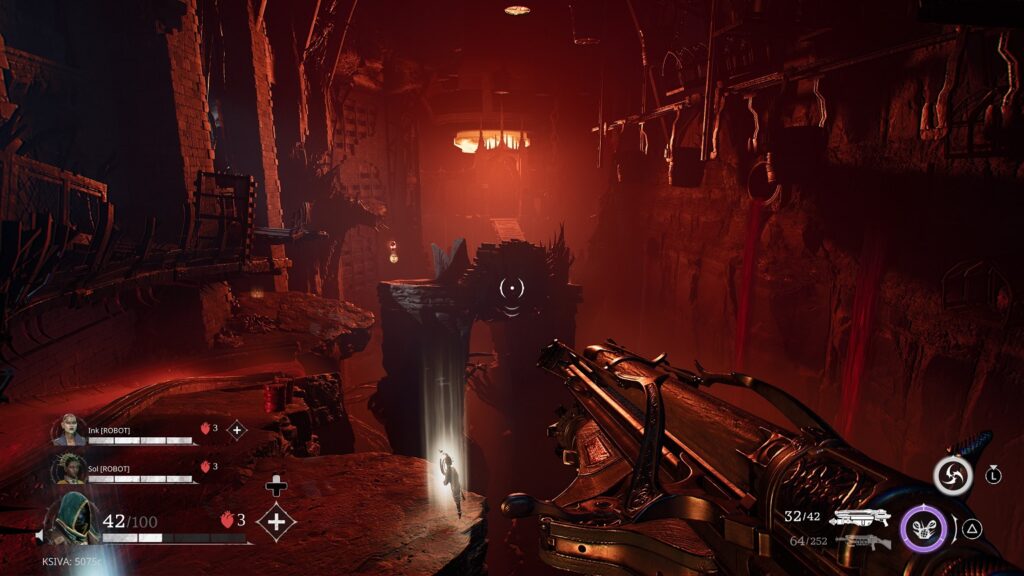Click the heal diamond beside Ink

pyautogui.click(x=237, y=430)
